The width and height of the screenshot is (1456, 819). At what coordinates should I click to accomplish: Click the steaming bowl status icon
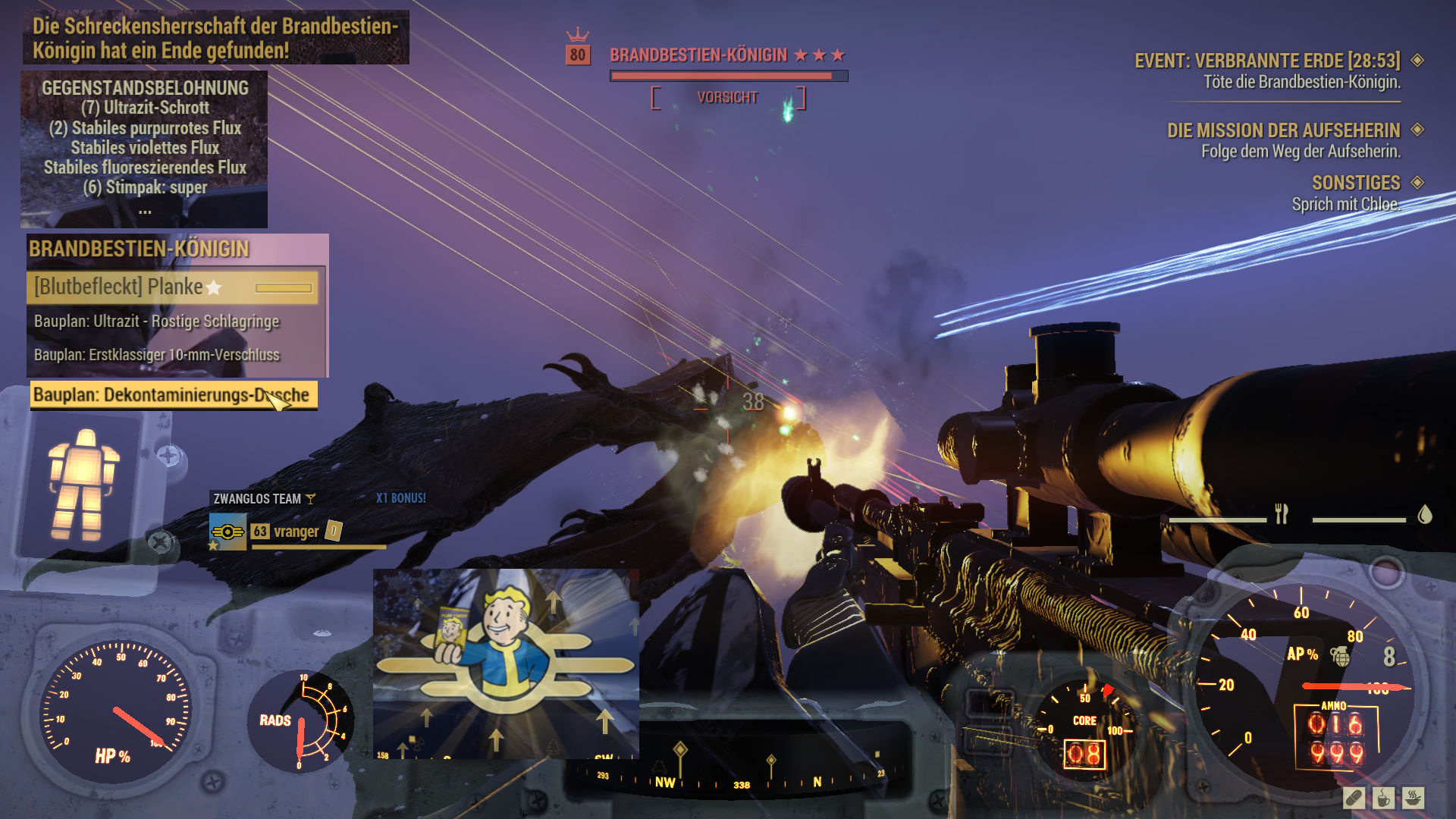click(1413, 798)
